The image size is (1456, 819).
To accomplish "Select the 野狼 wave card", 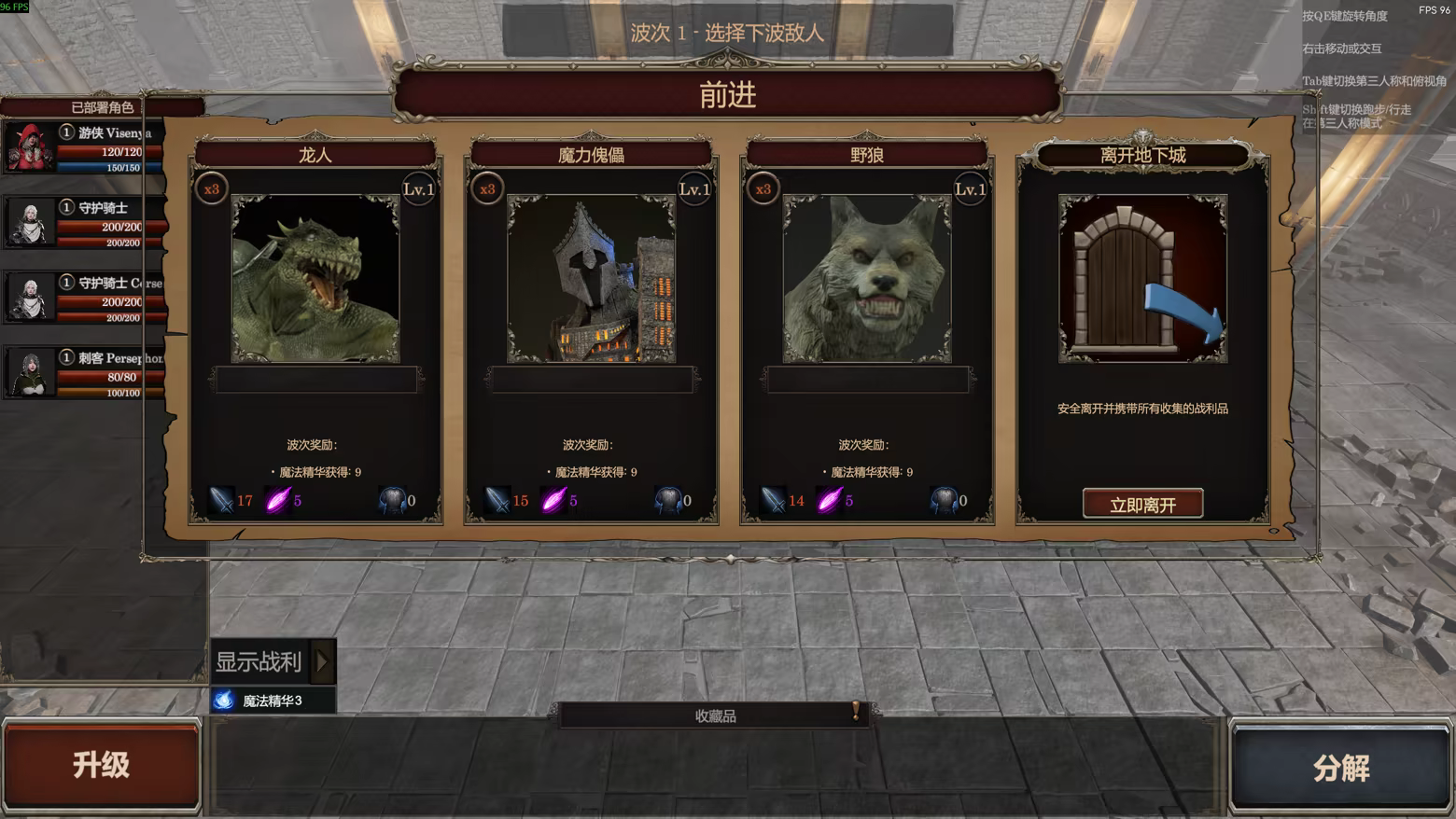I will [863, 154].
